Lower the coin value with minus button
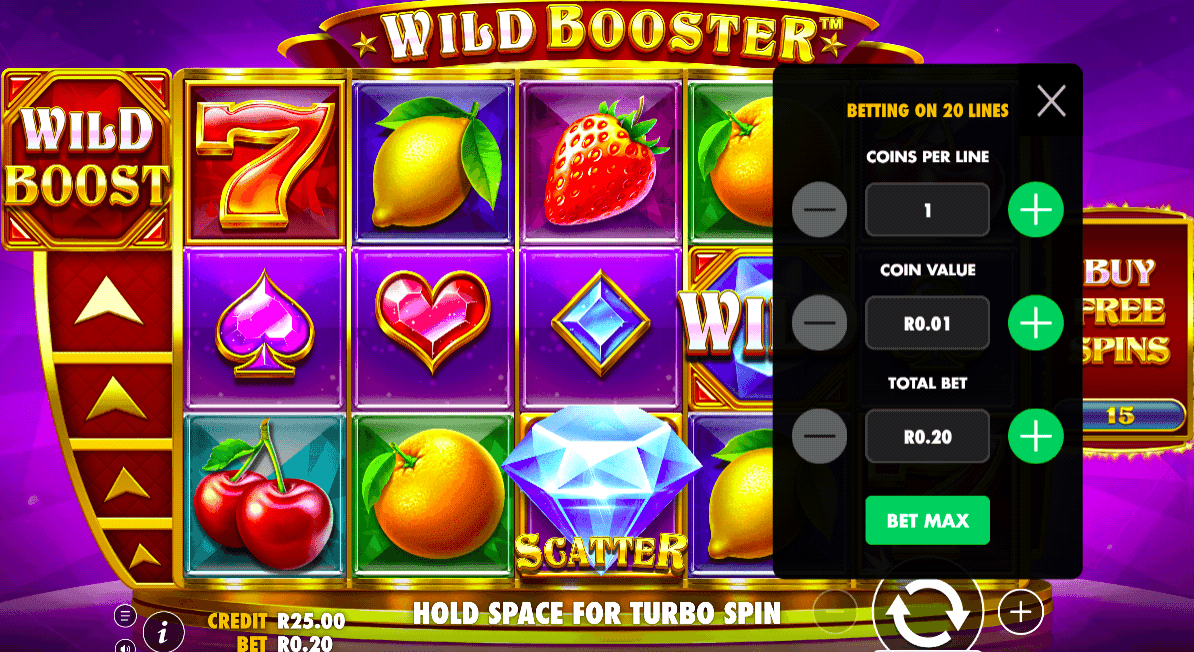Viewport: 1194px width, 652px height. click(819, 323)
